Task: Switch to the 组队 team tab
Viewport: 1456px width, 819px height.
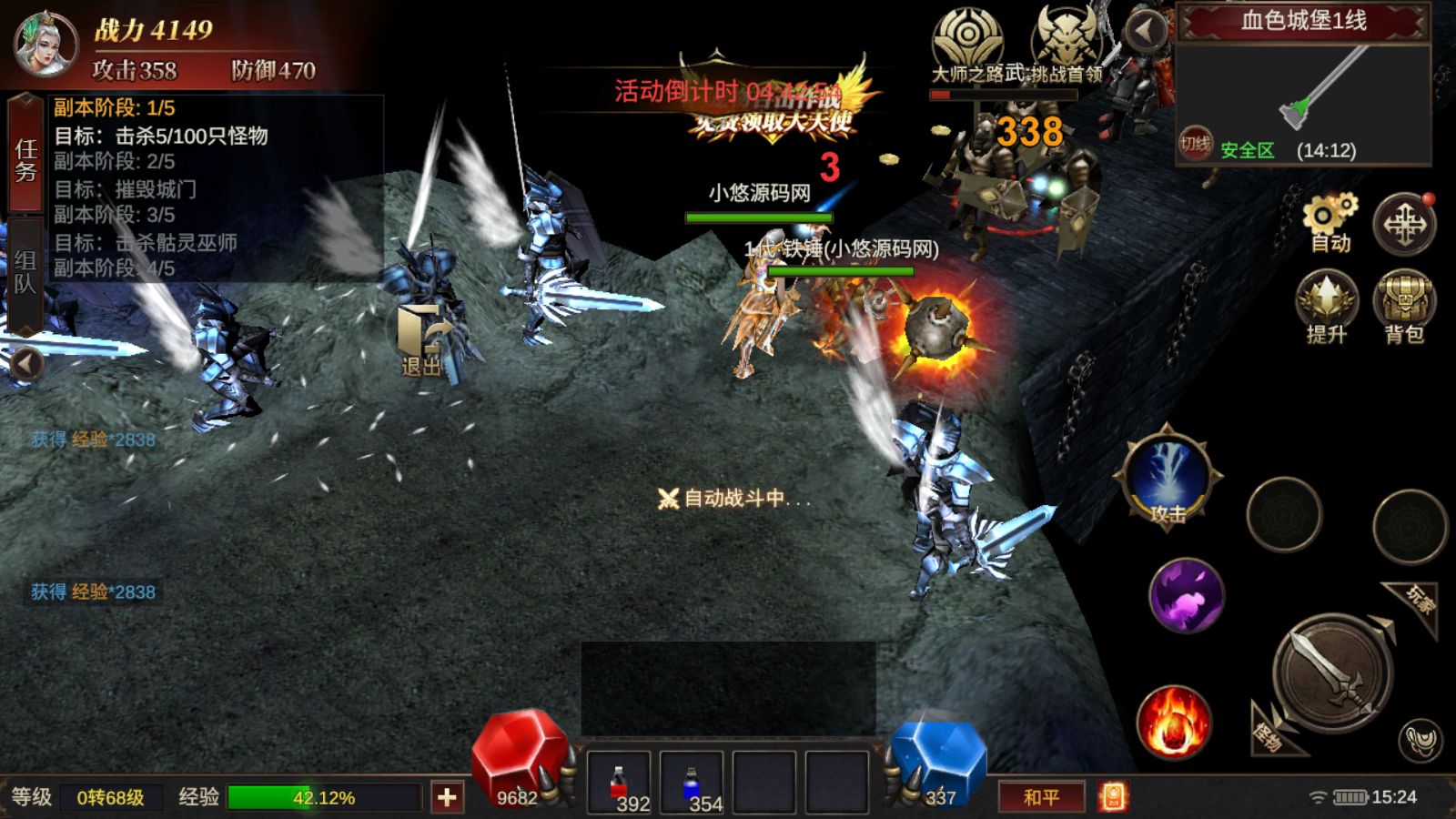Action: point(25,273)
